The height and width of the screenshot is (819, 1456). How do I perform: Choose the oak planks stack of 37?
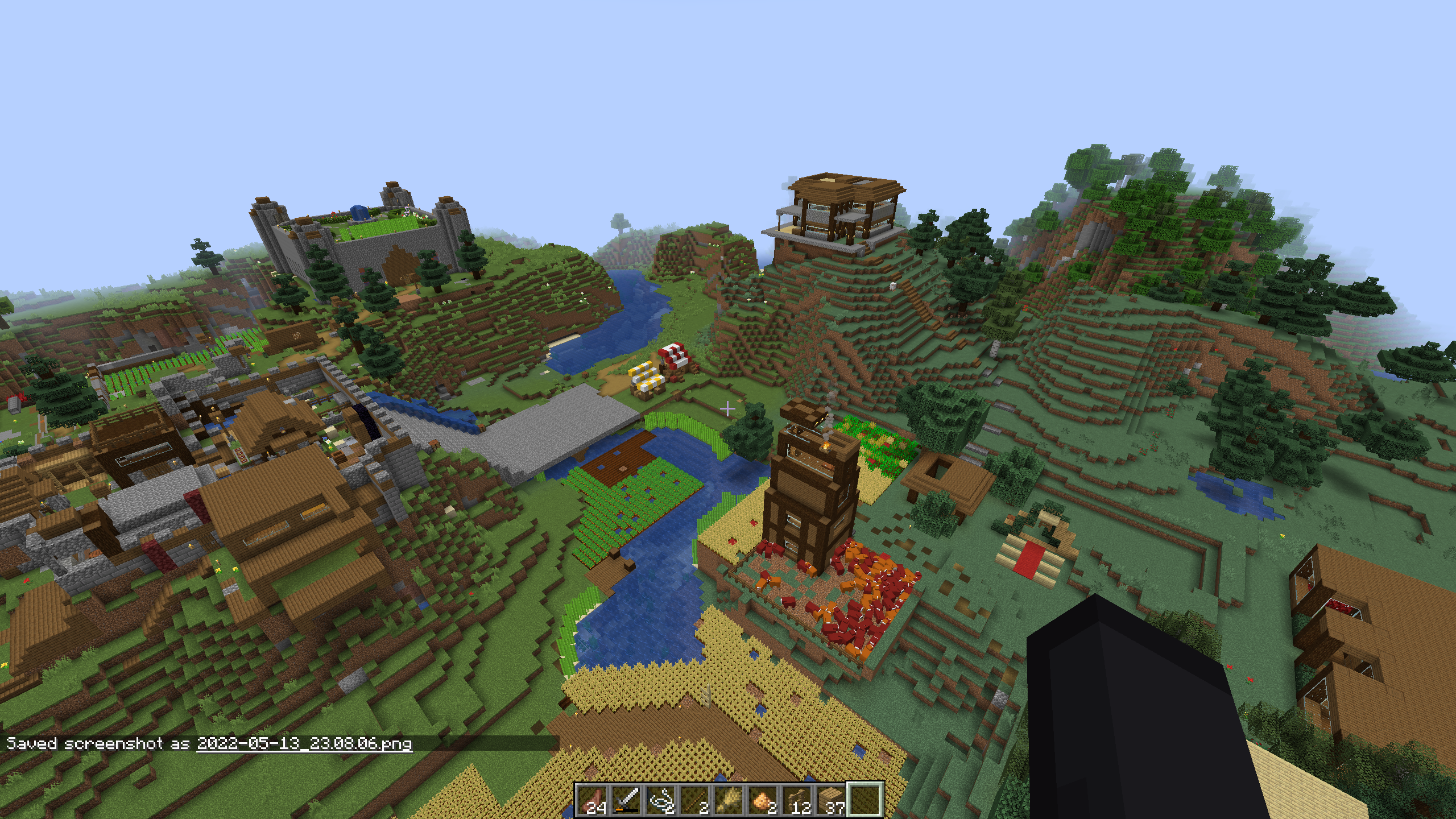point(831,800)
